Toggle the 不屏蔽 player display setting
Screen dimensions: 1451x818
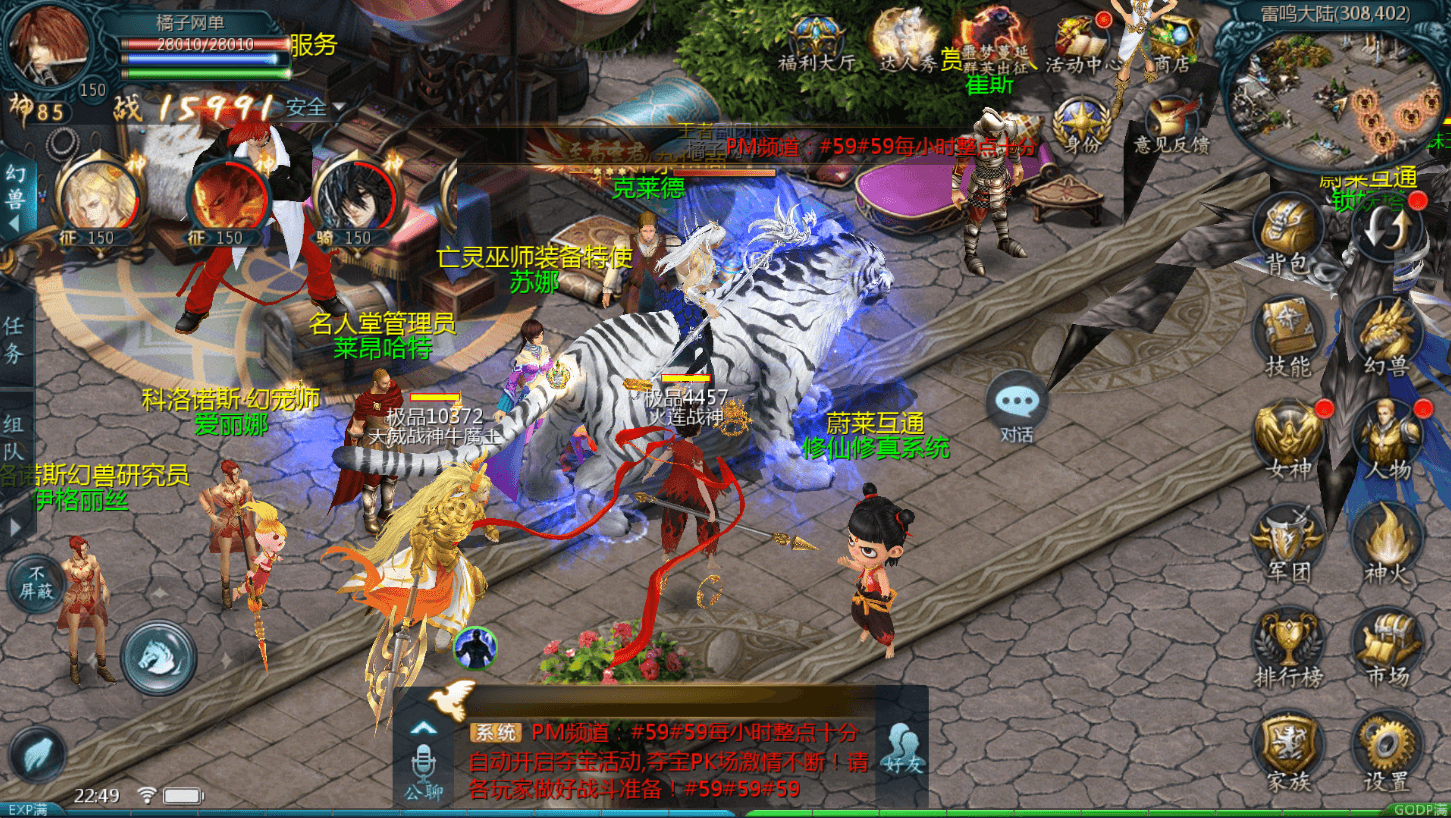pos(38,580)
